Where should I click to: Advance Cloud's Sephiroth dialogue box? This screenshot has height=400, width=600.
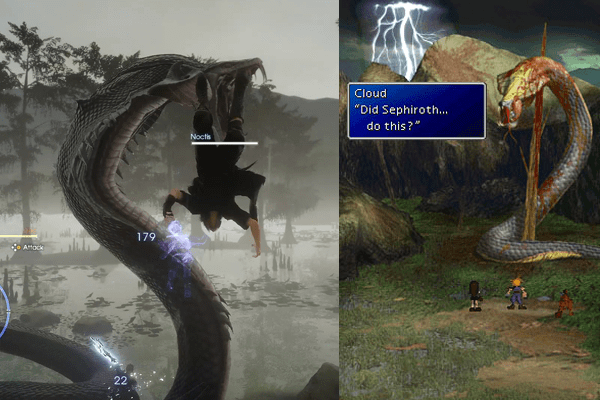[x=416, y=111]
